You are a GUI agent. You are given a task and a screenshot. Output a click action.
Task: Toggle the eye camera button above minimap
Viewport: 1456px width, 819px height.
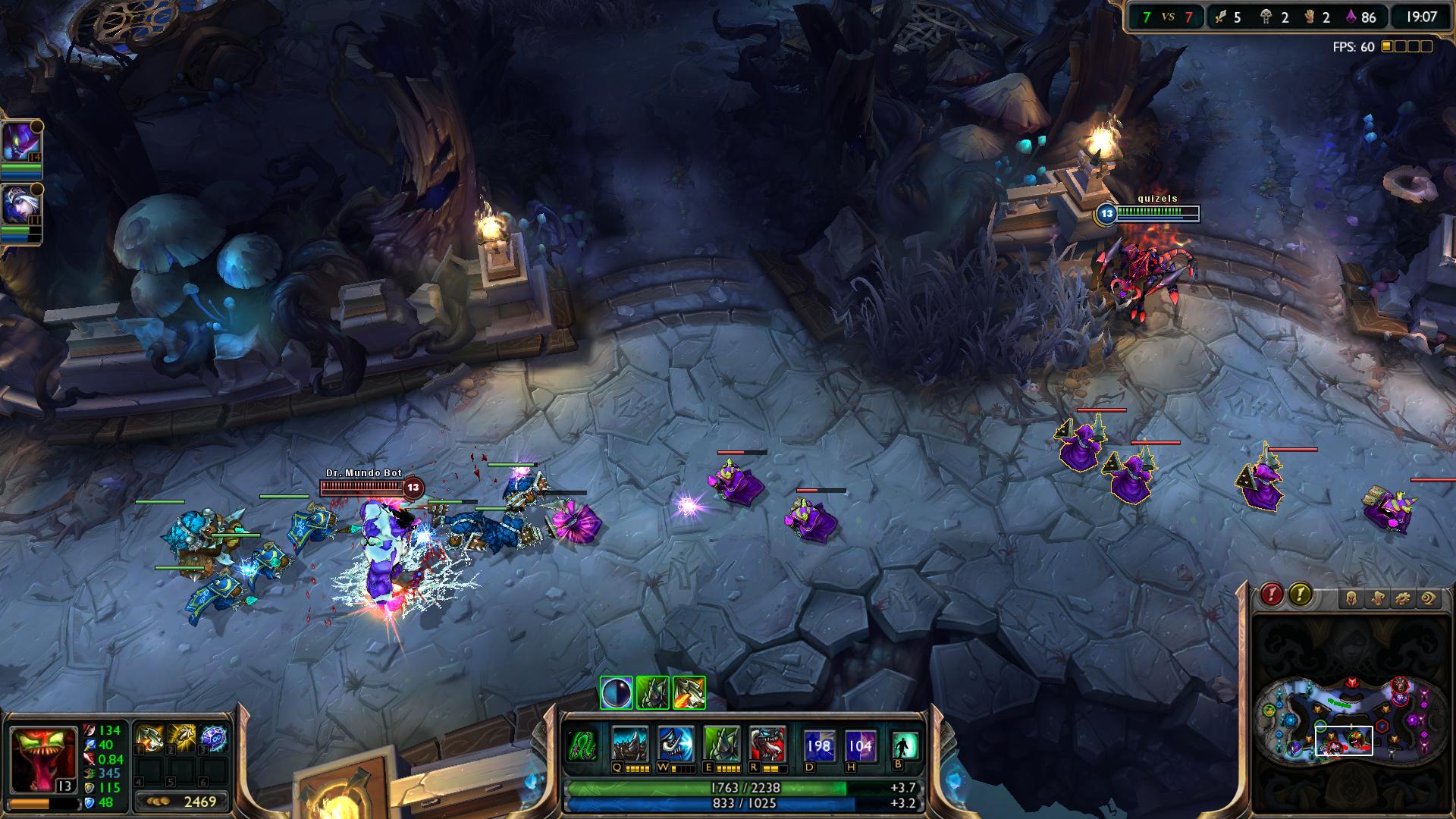click(x=1428, y=599)
